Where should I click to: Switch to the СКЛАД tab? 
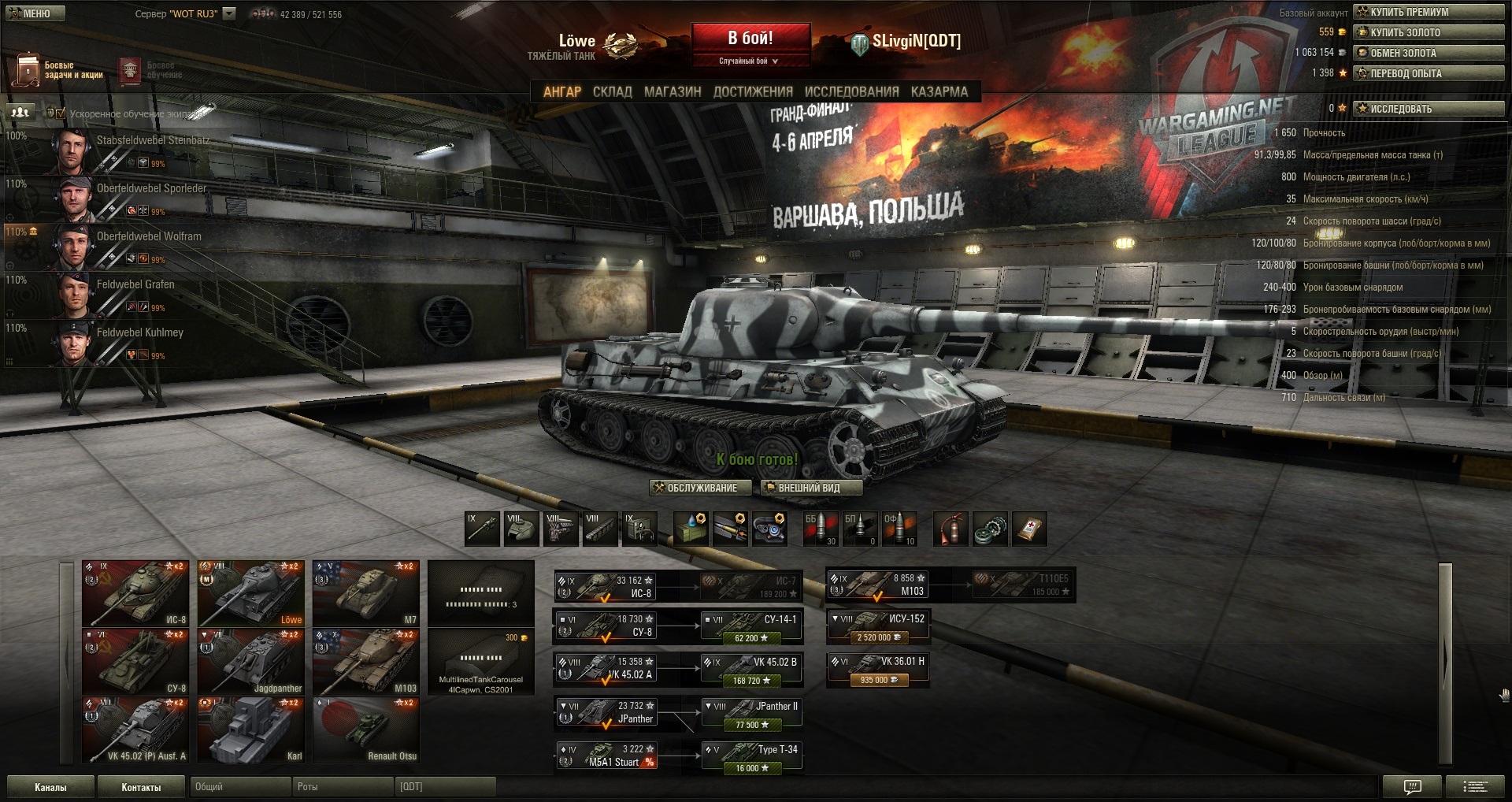coord(612,91)
